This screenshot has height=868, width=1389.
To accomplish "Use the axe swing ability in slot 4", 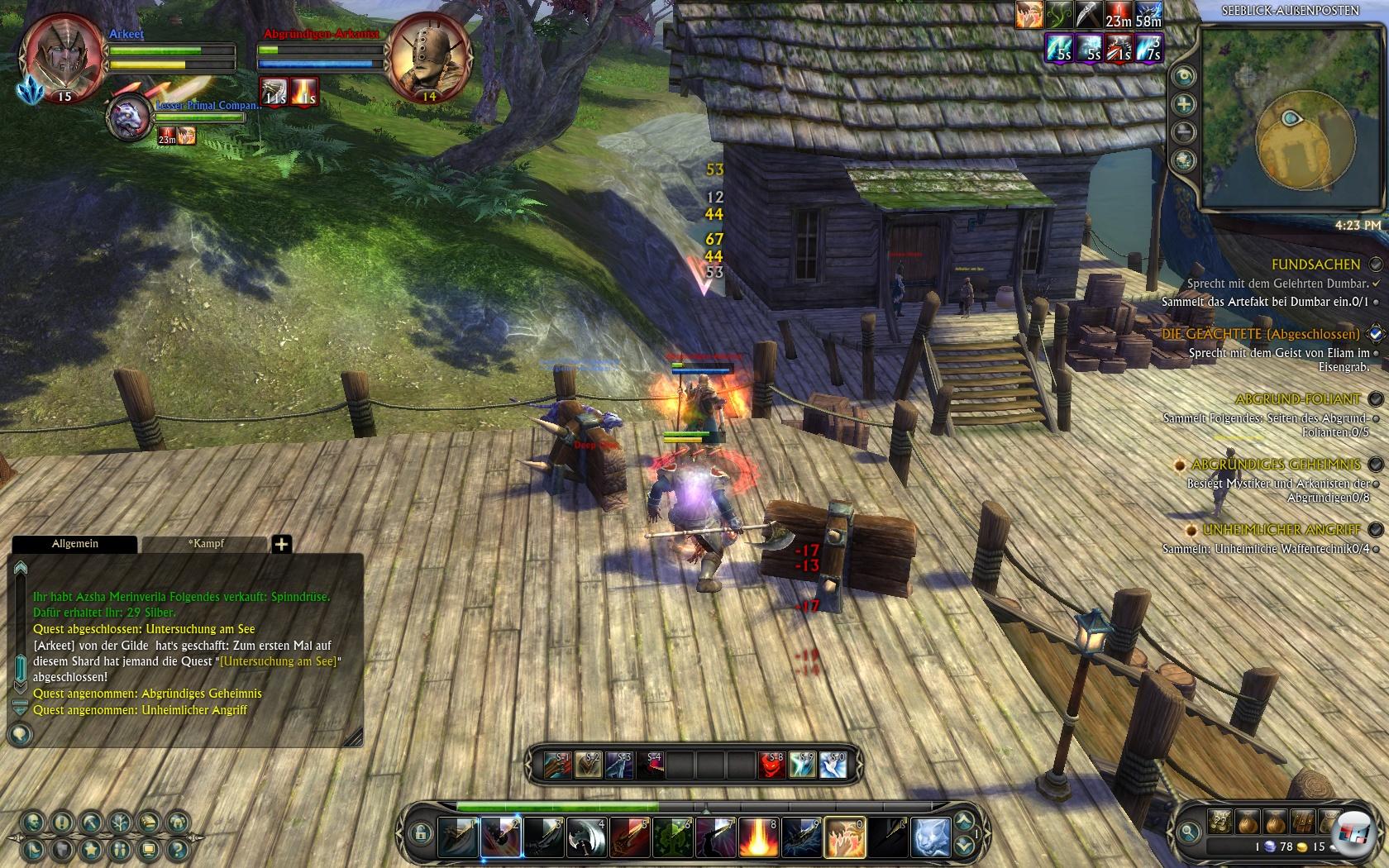I will [586, 837].
